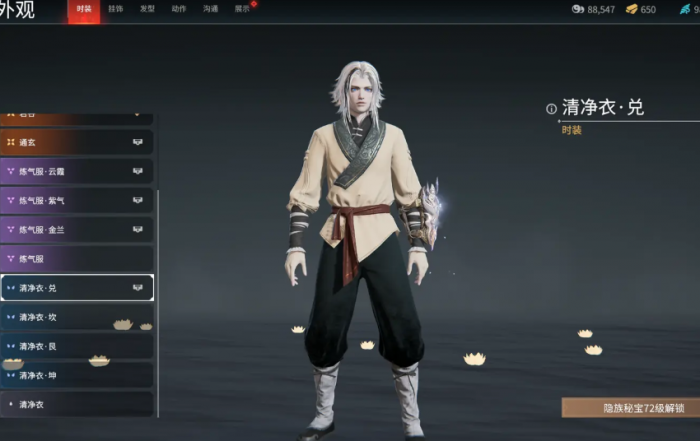The height and width of the screenshot is (441, 700).
Task: Open the 挂饰 tab
Action: click(115, 9)
